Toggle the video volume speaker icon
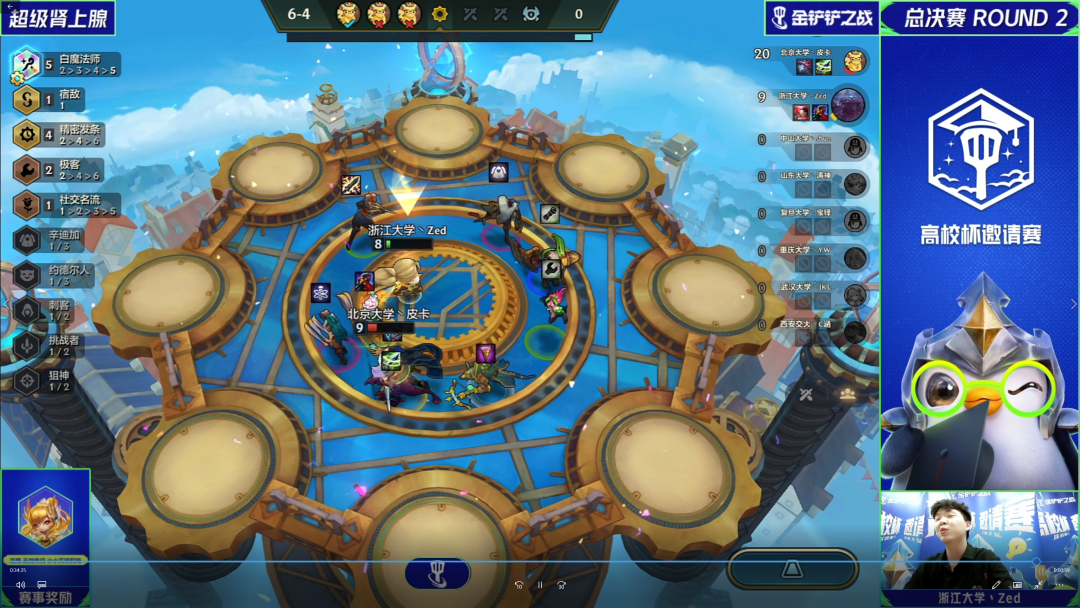Viewport: 1080px width, 608px height. (x=20, y=585)
